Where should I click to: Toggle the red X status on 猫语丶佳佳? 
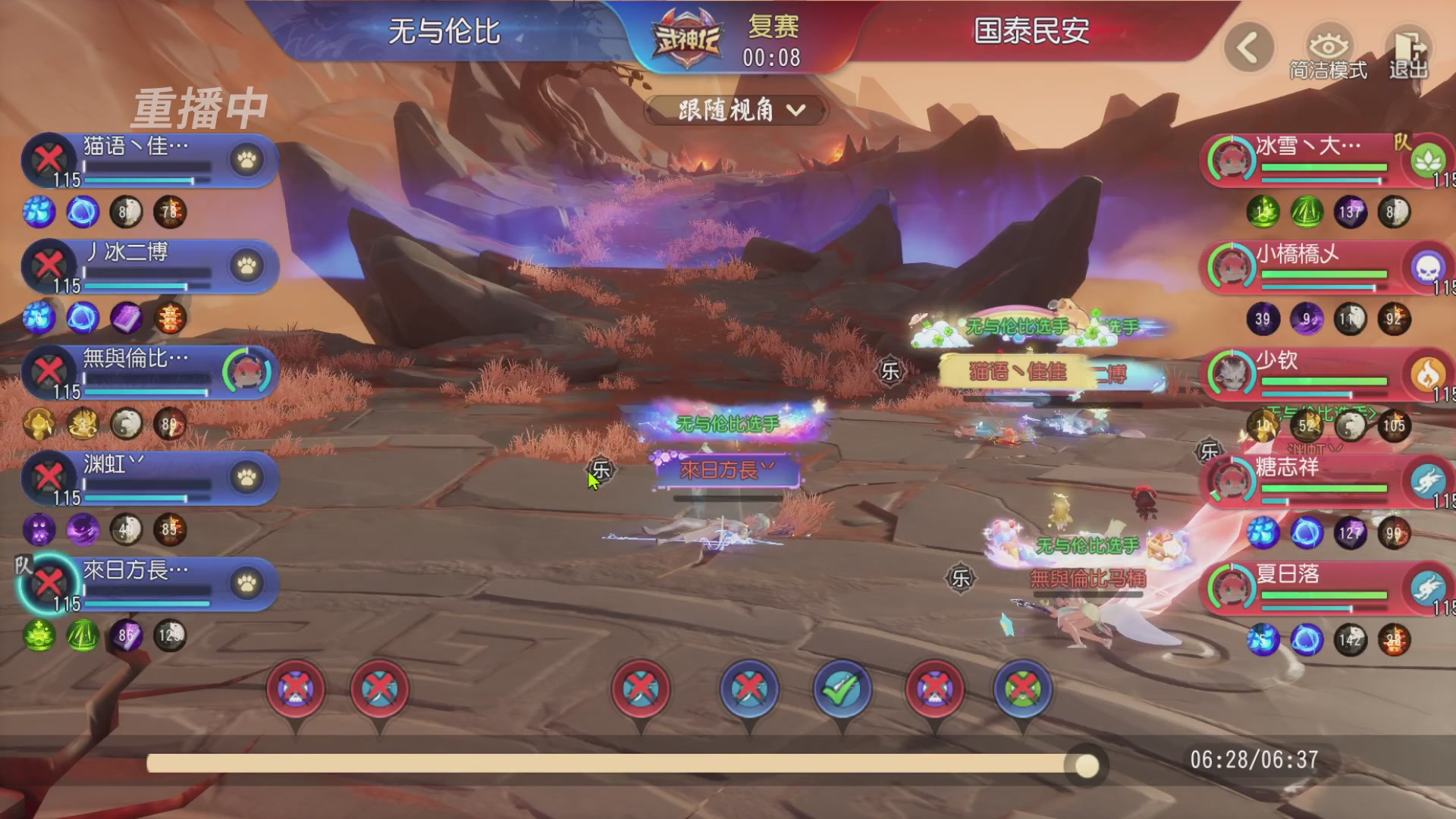tap(47, 160)
